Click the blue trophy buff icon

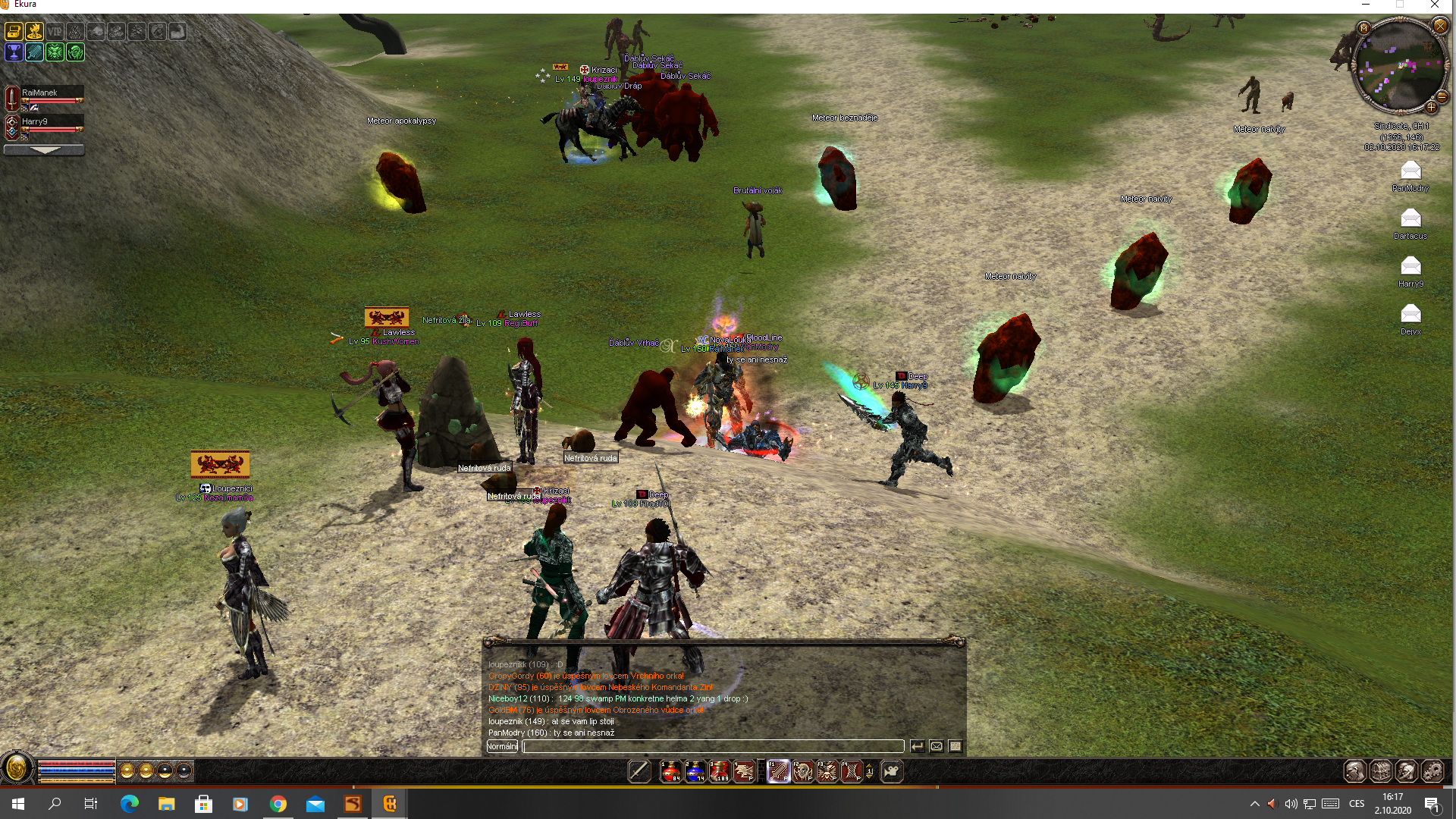tap(14, 52)
